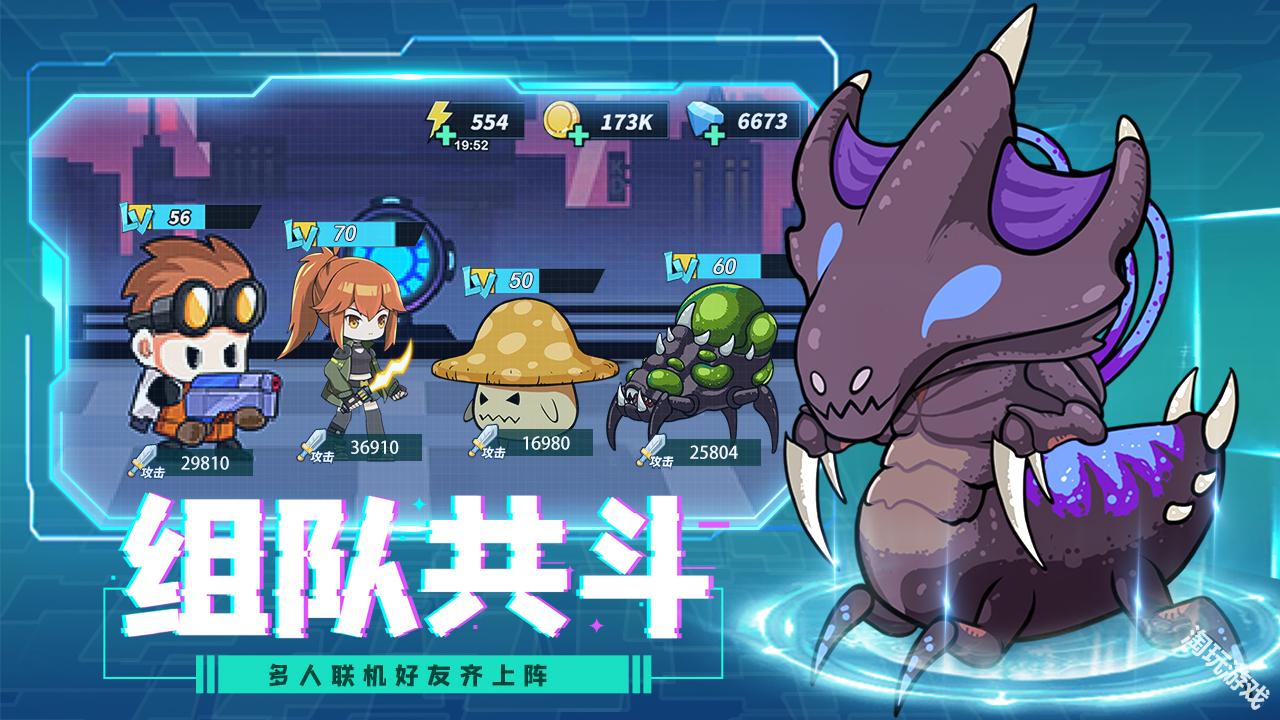Viewport: 1280px width, 720px height.
Task: Click the lightning energy icon
Action: (x=438, y=117)
